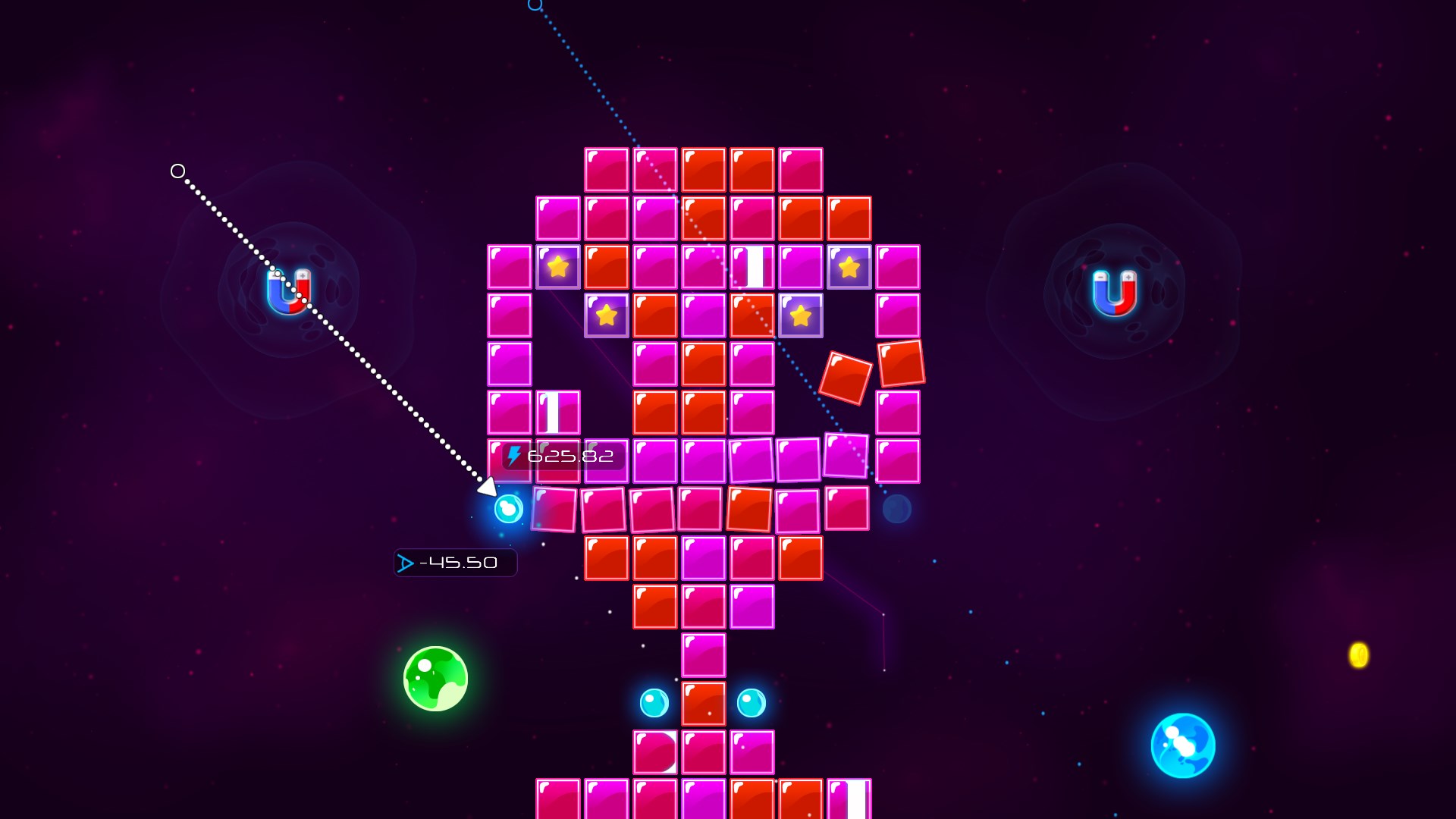Click the star brick in the leftmost star tile
1456x819 pixels.
point(558,267)
